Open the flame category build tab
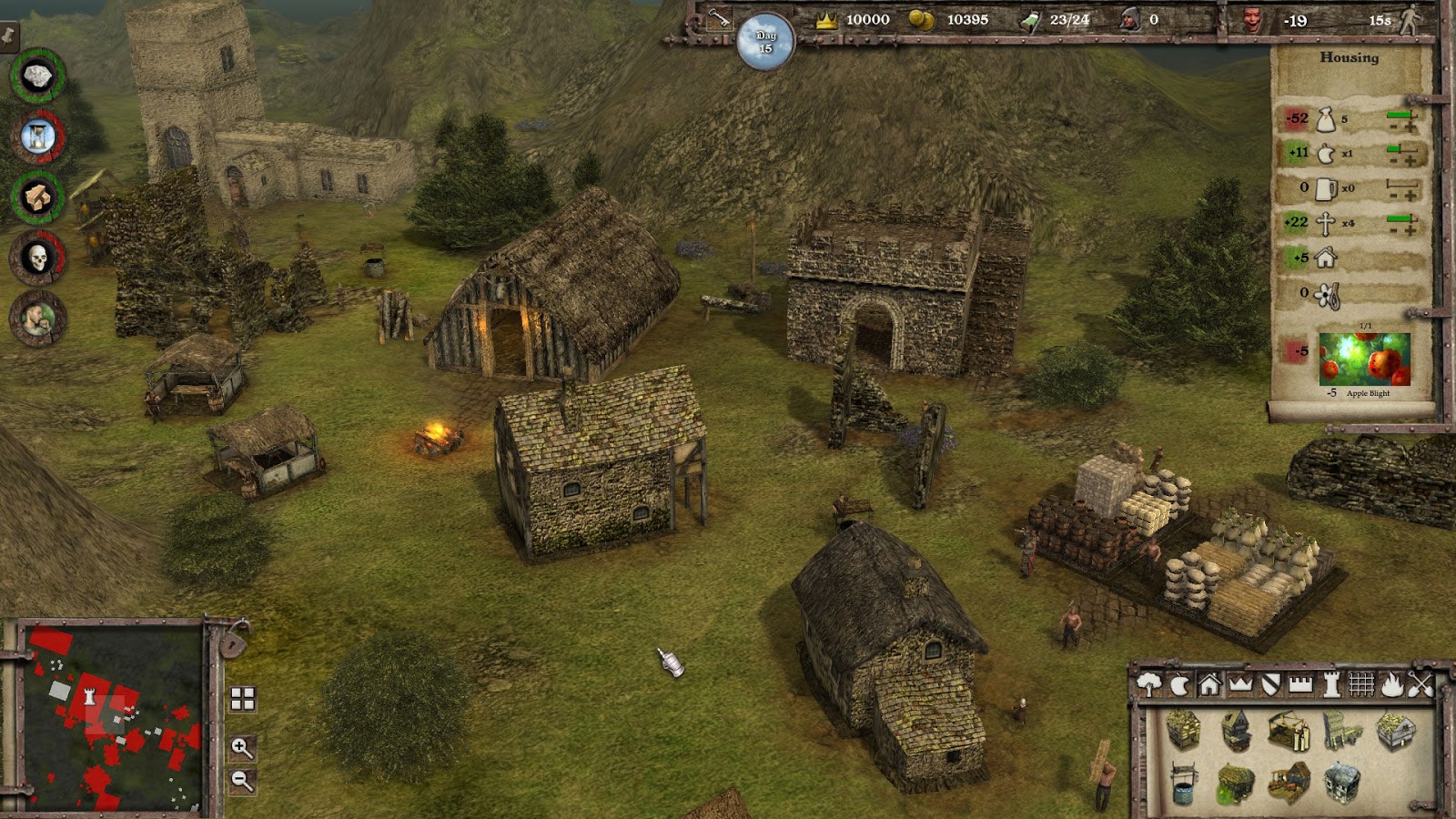 pyautogui.click(x=1392, y=684)
